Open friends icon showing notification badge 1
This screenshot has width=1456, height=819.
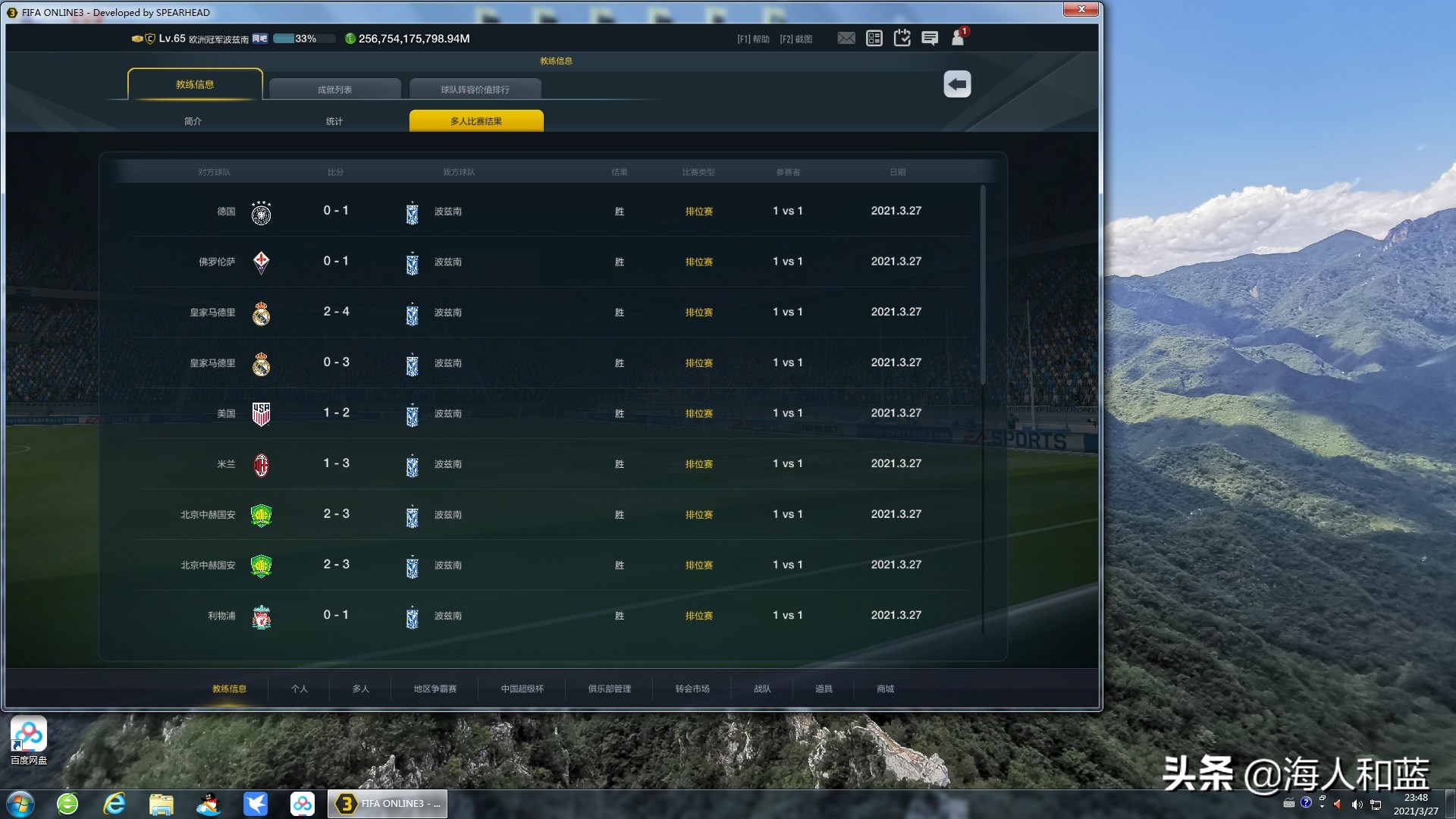pyautogui.click(x=958, y=39)
